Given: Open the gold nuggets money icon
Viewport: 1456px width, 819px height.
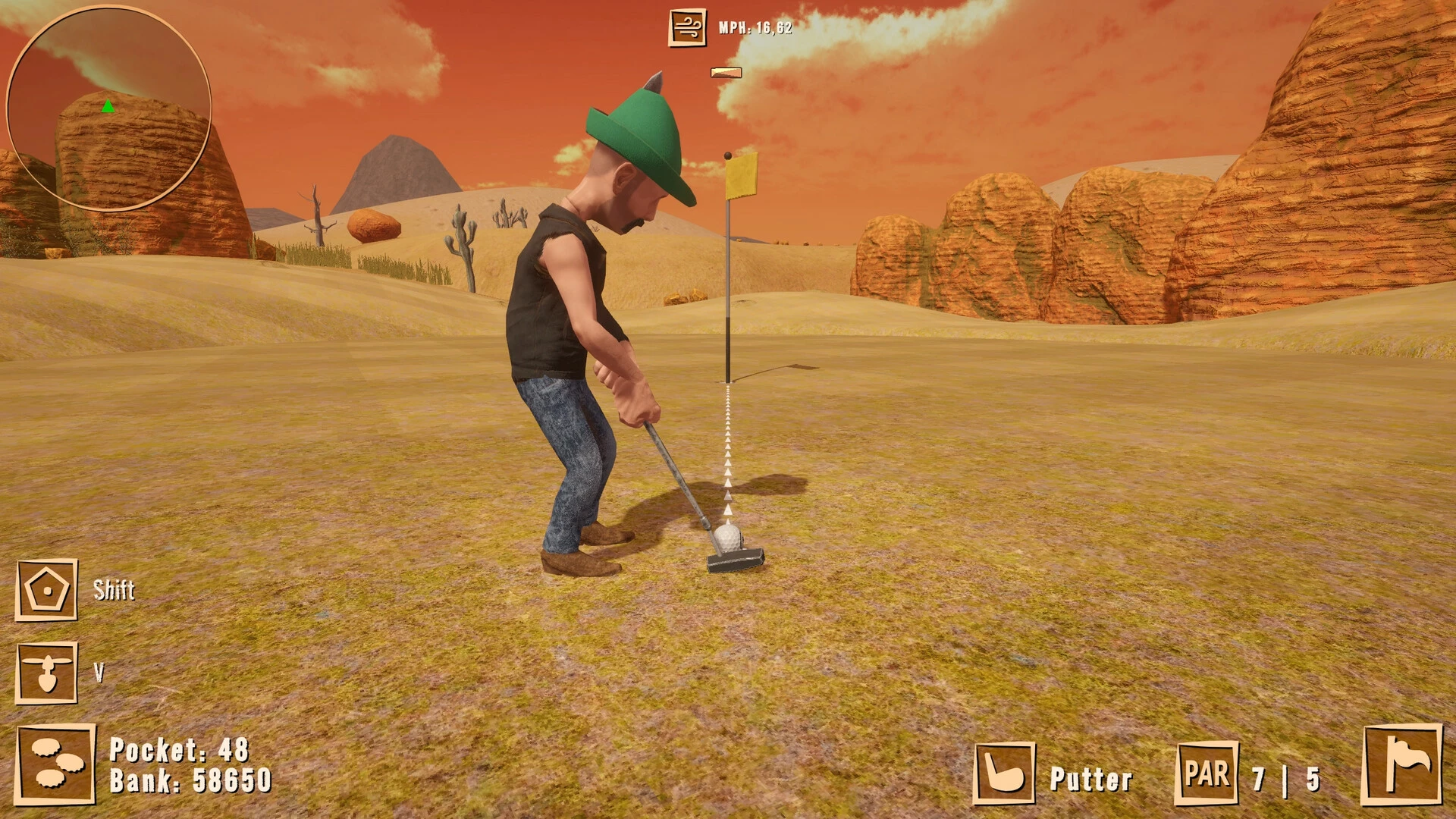Looking at the screenshot, I should 55,764.
